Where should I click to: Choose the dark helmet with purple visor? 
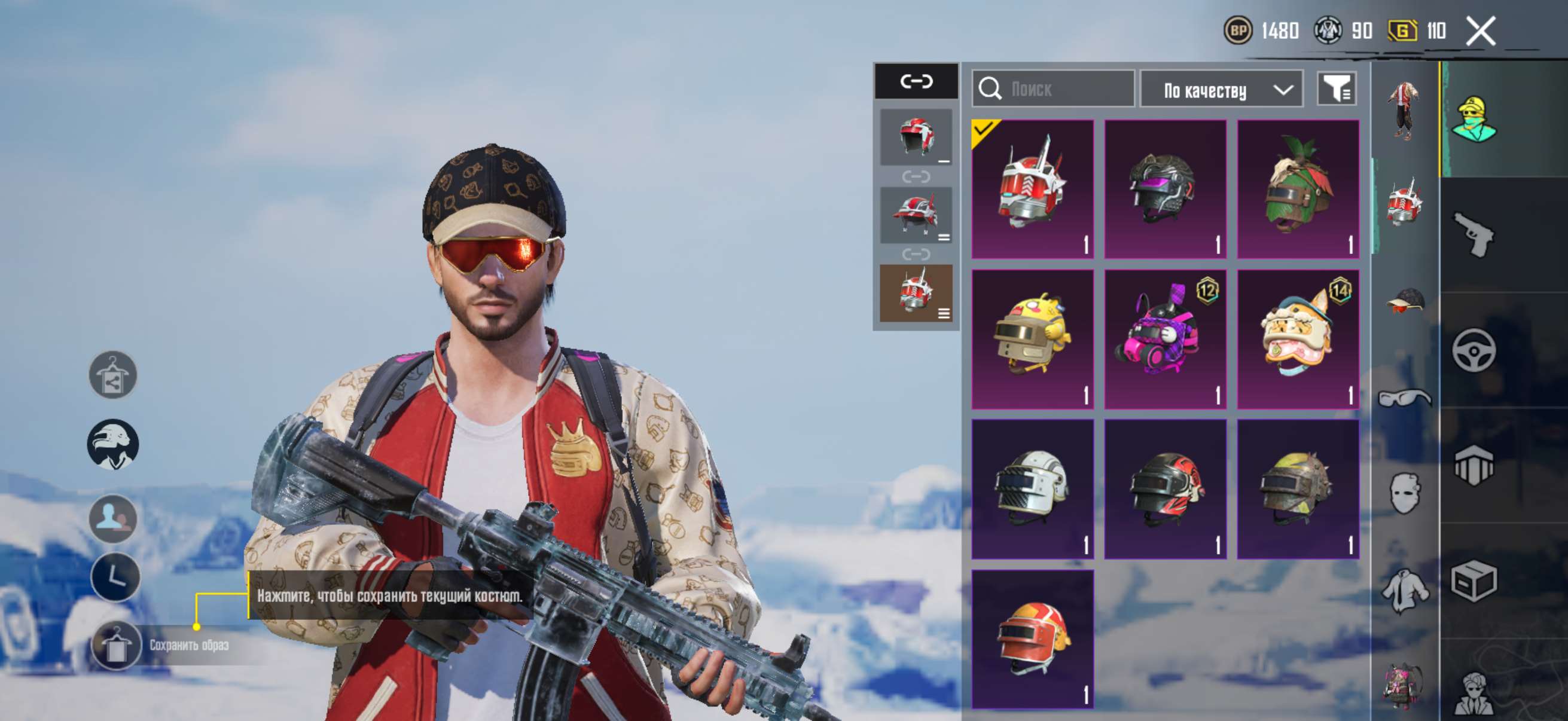click(x=1165, y=188)
